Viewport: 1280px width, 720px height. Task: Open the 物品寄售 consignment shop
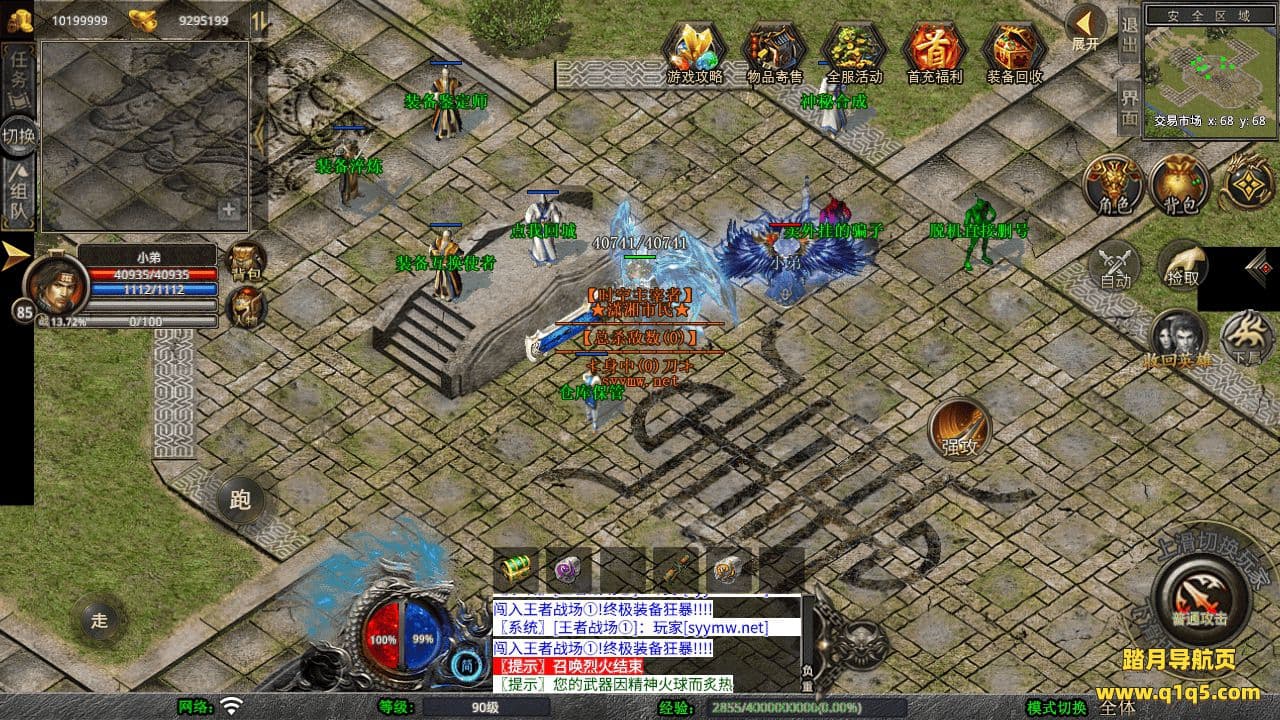774,50
